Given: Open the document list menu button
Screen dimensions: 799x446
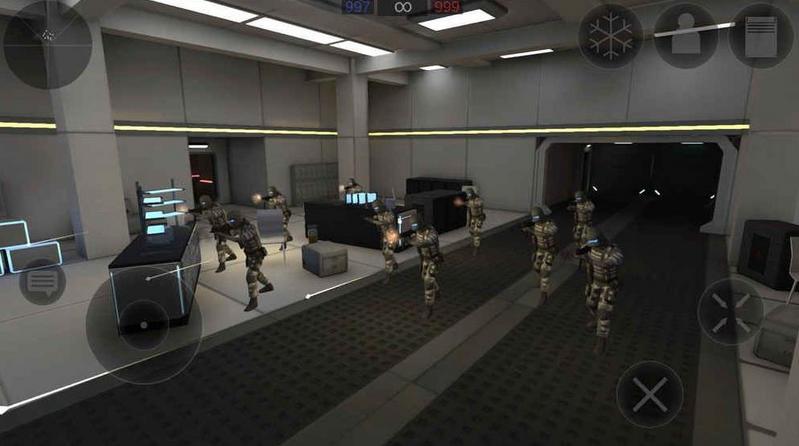Looking at the screenshot, I should click(760, 37).
